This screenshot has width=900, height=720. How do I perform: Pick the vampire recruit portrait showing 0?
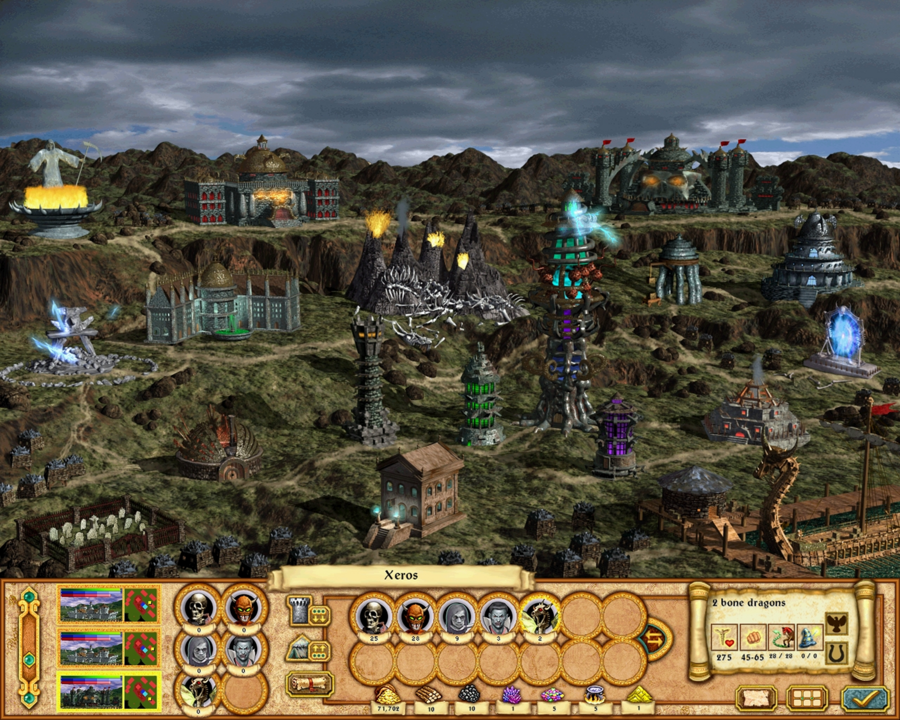point(241,651)
